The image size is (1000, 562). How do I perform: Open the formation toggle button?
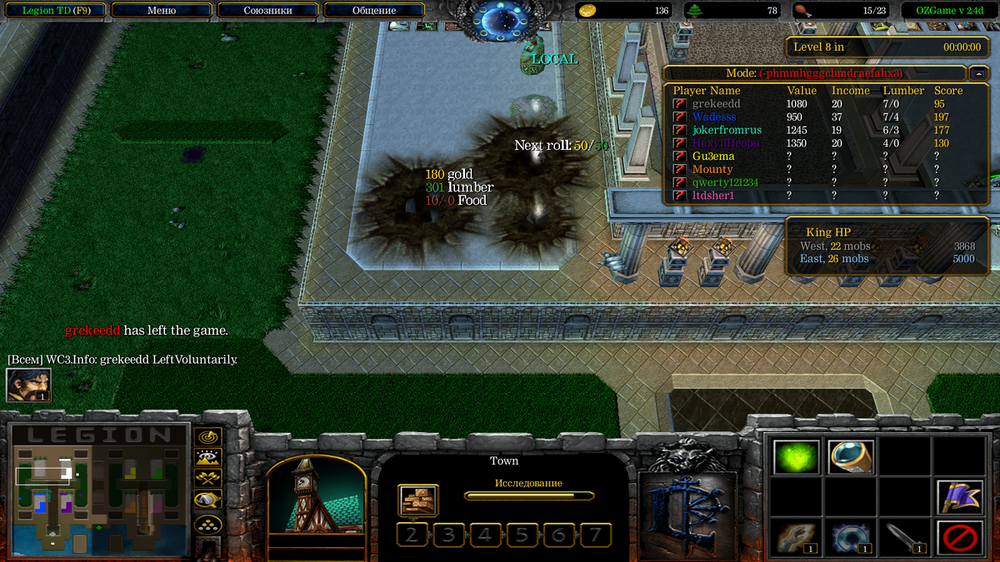[208, 523]
